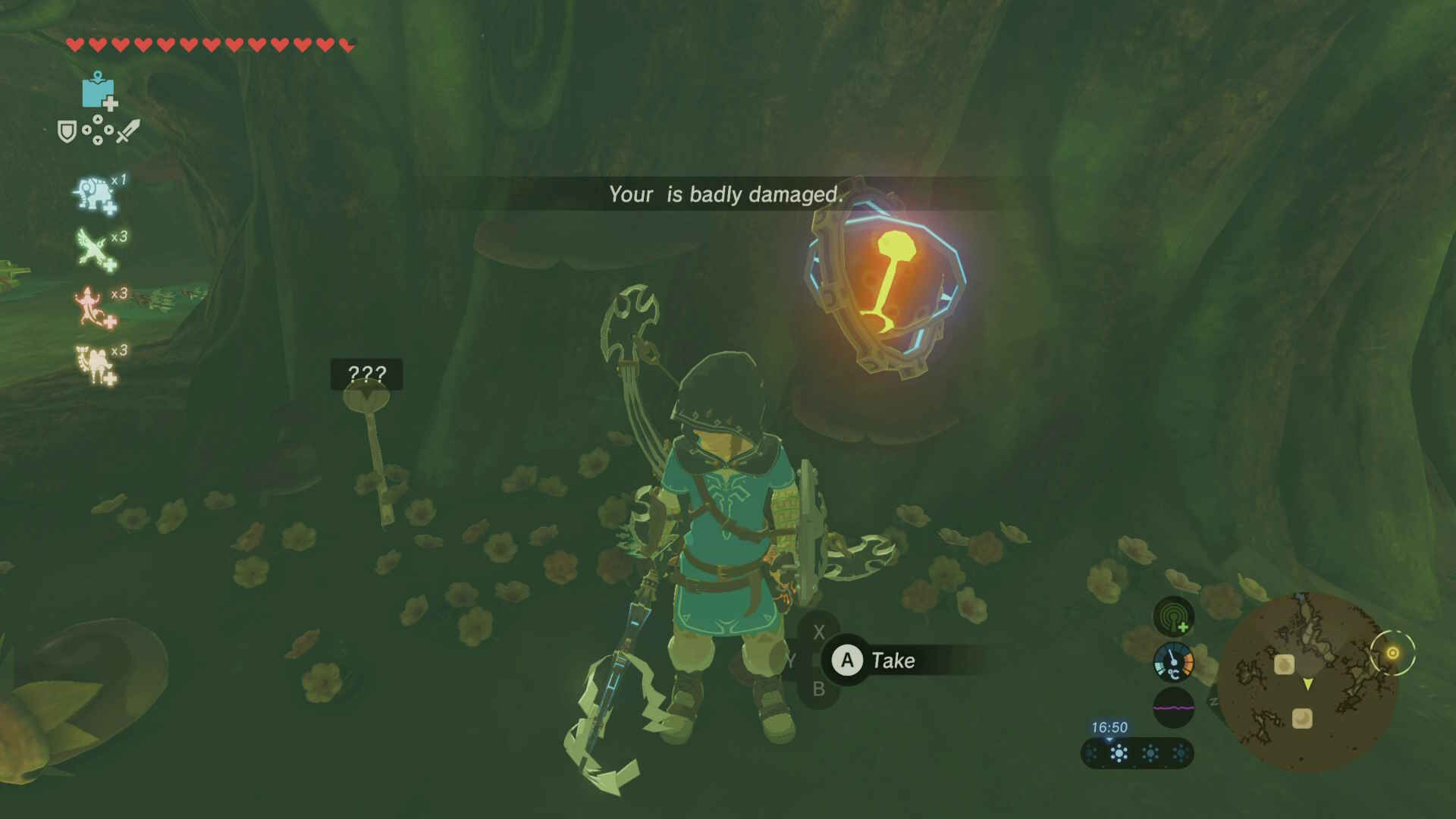Click the green Sheikah Sensor icon
1456x819 pixels.
pos(1173,616)
